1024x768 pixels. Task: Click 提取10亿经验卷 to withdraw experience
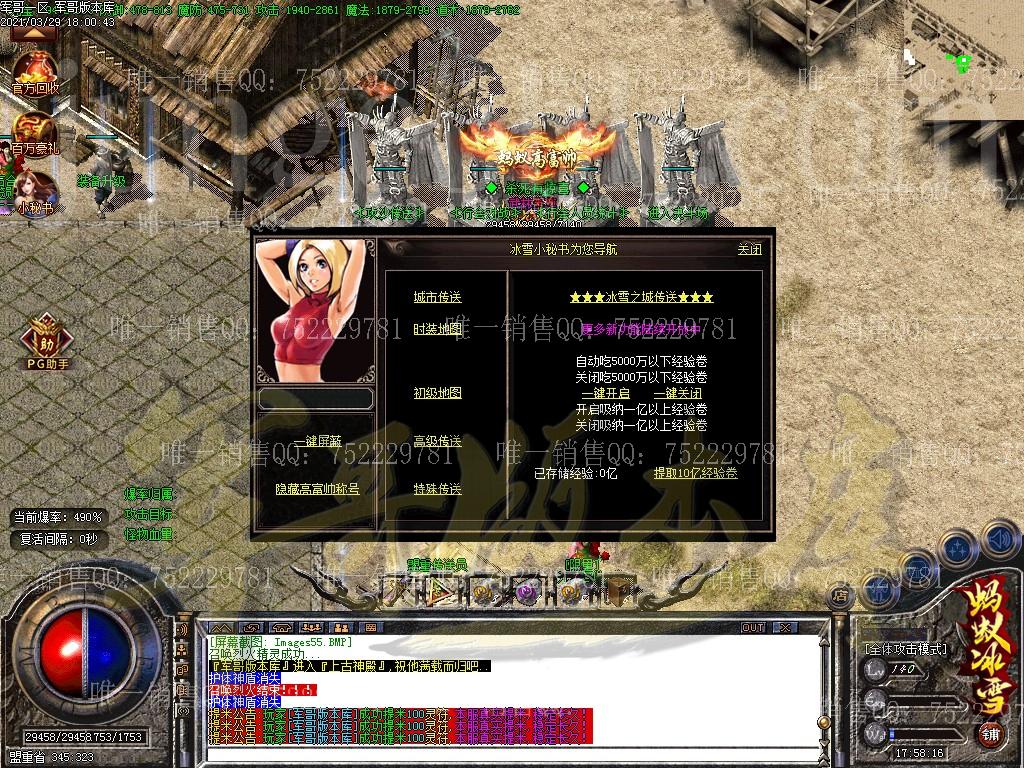[x=695, y=473]
